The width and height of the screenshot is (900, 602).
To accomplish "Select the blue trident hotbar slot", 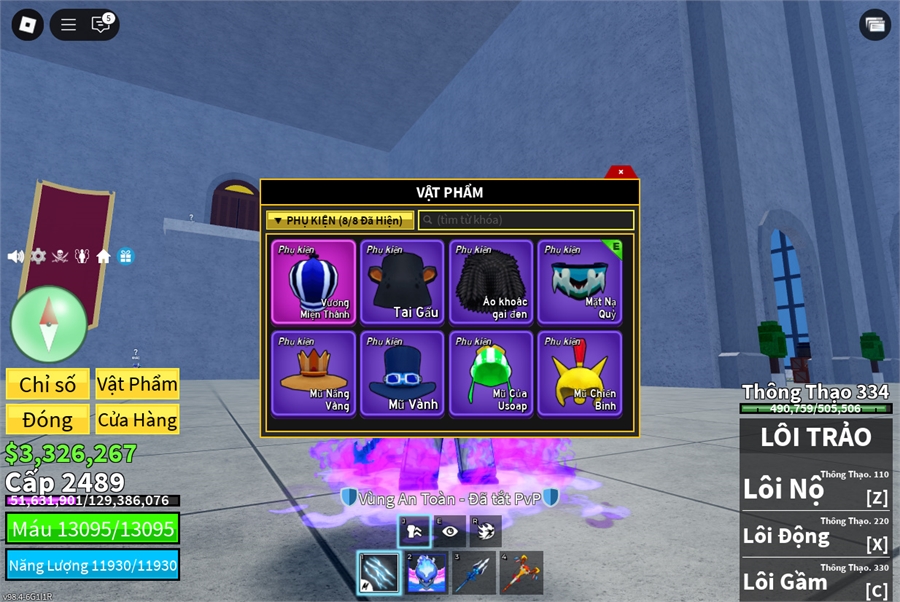I will click(x=475, y=572).
